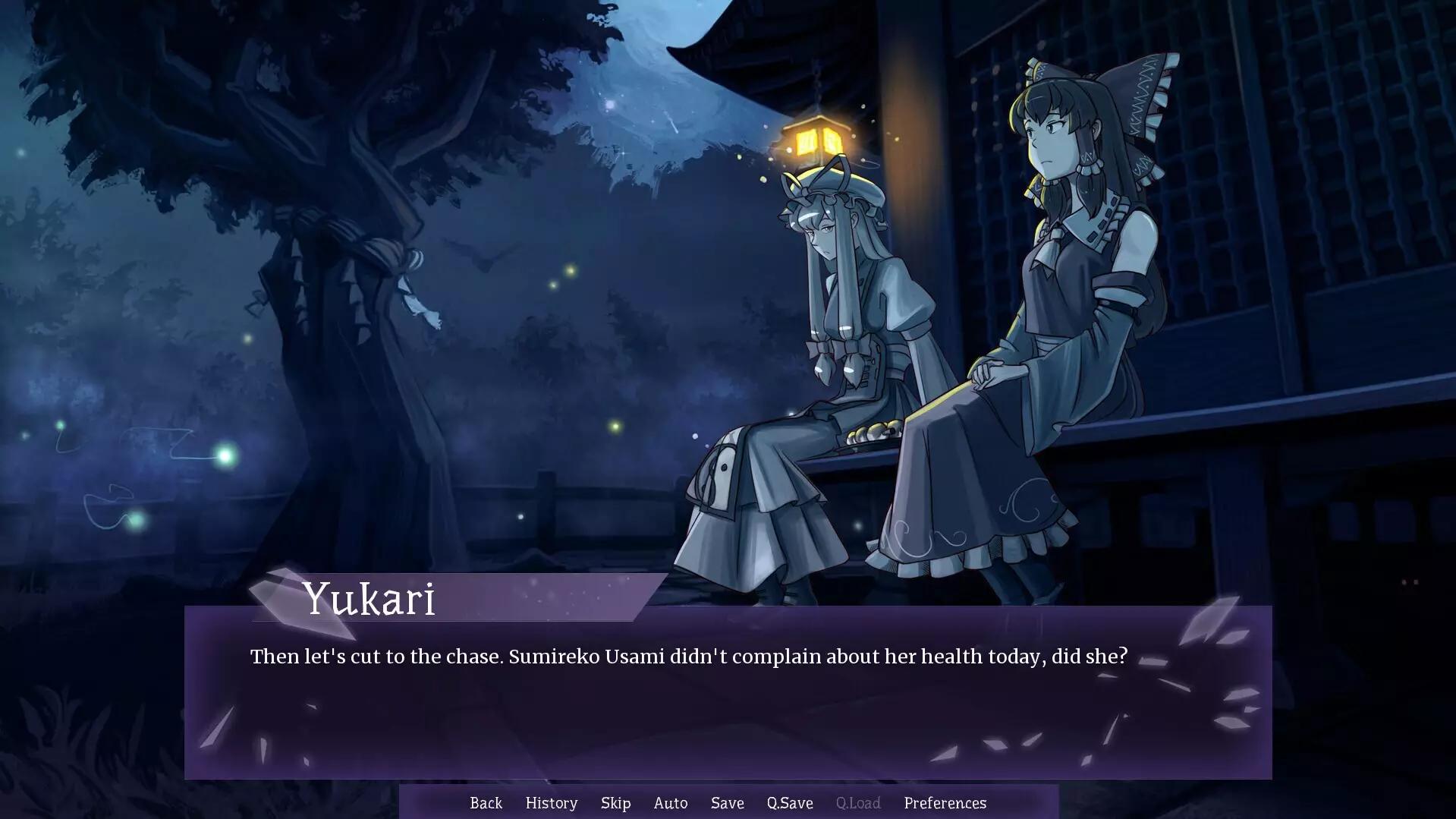Perform an instant save using Q.Save
The width and height of the screenshot is (1456, 819).
pos(789,802)
